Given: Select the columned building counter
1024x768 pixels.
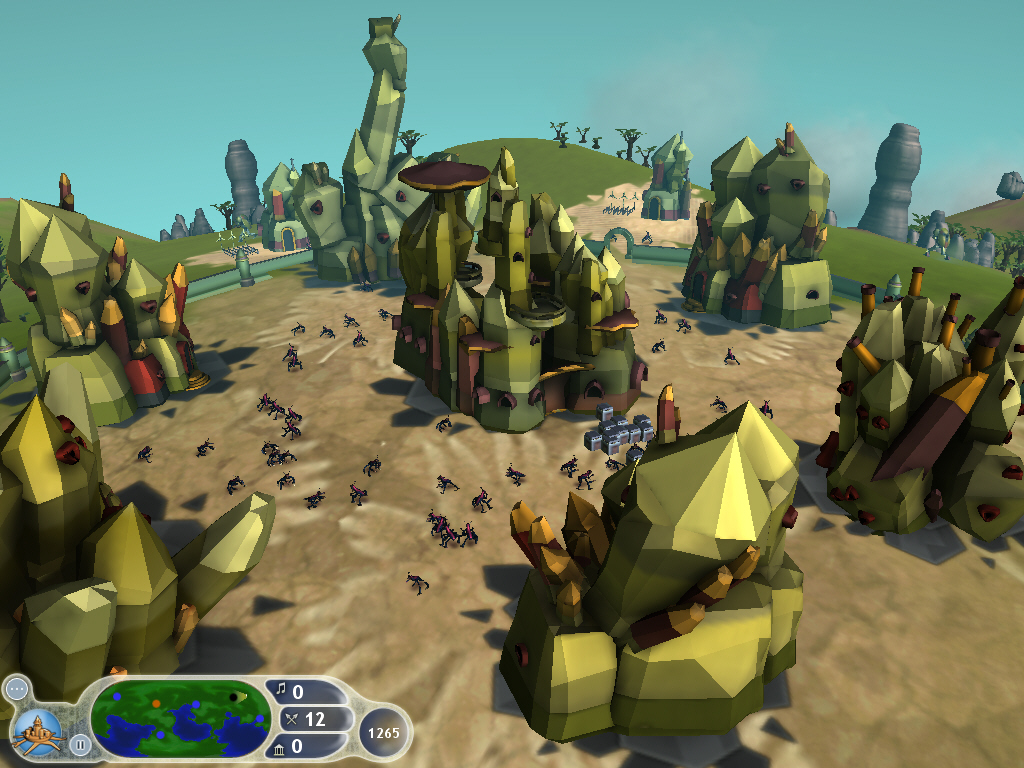Looking at the screenshot, I should [305, 746].
